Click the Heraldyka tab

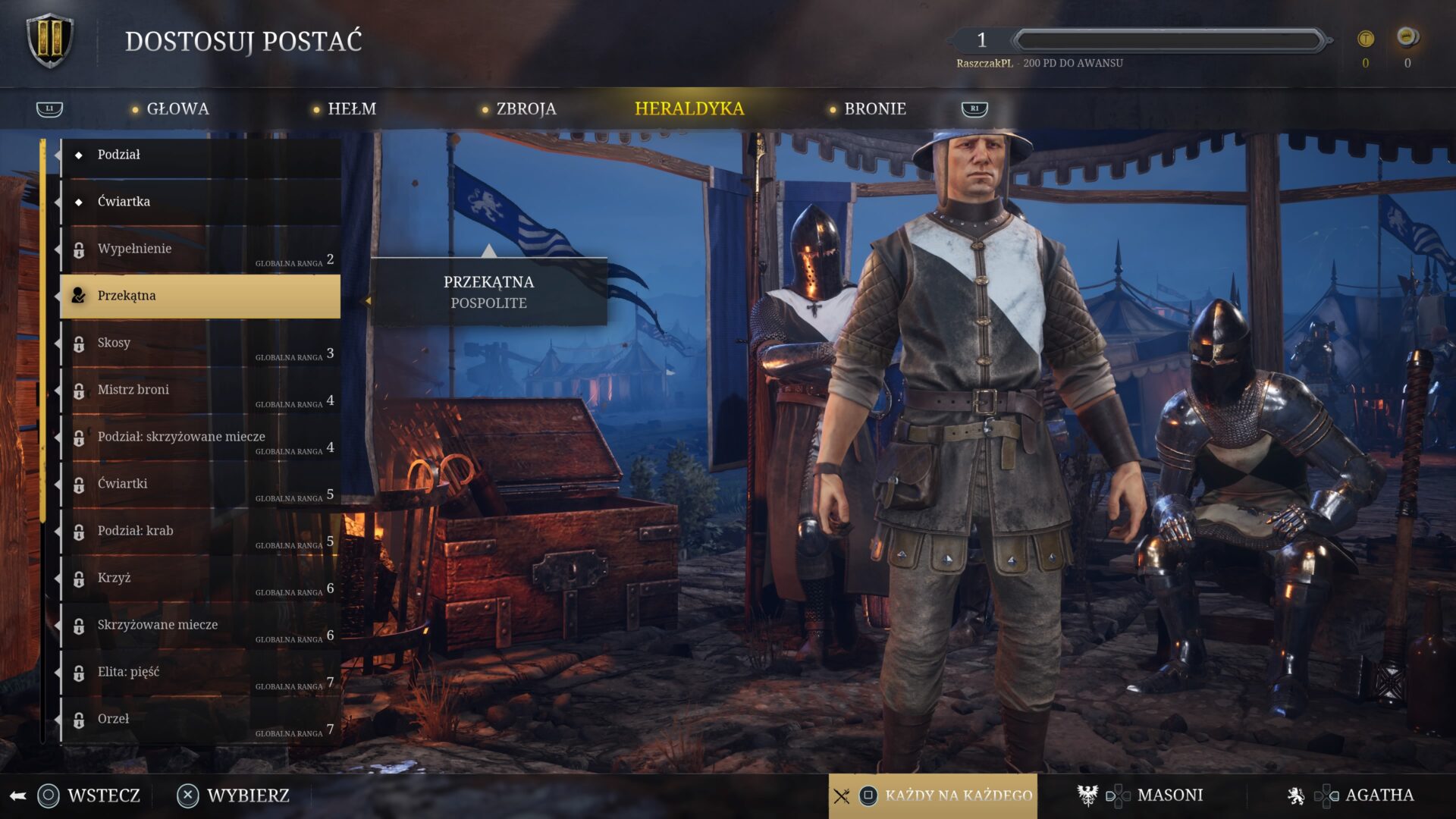coord(689,109)
